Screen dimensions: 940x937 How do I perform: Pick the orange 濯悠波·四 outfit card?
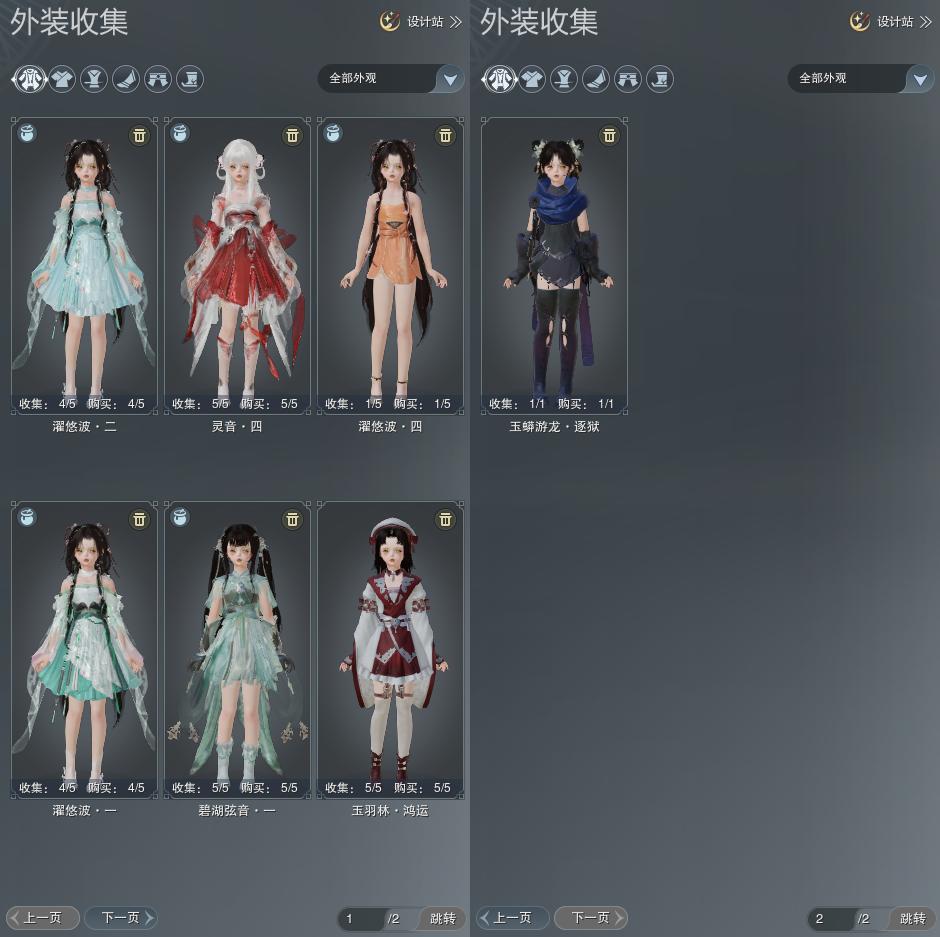390,265
